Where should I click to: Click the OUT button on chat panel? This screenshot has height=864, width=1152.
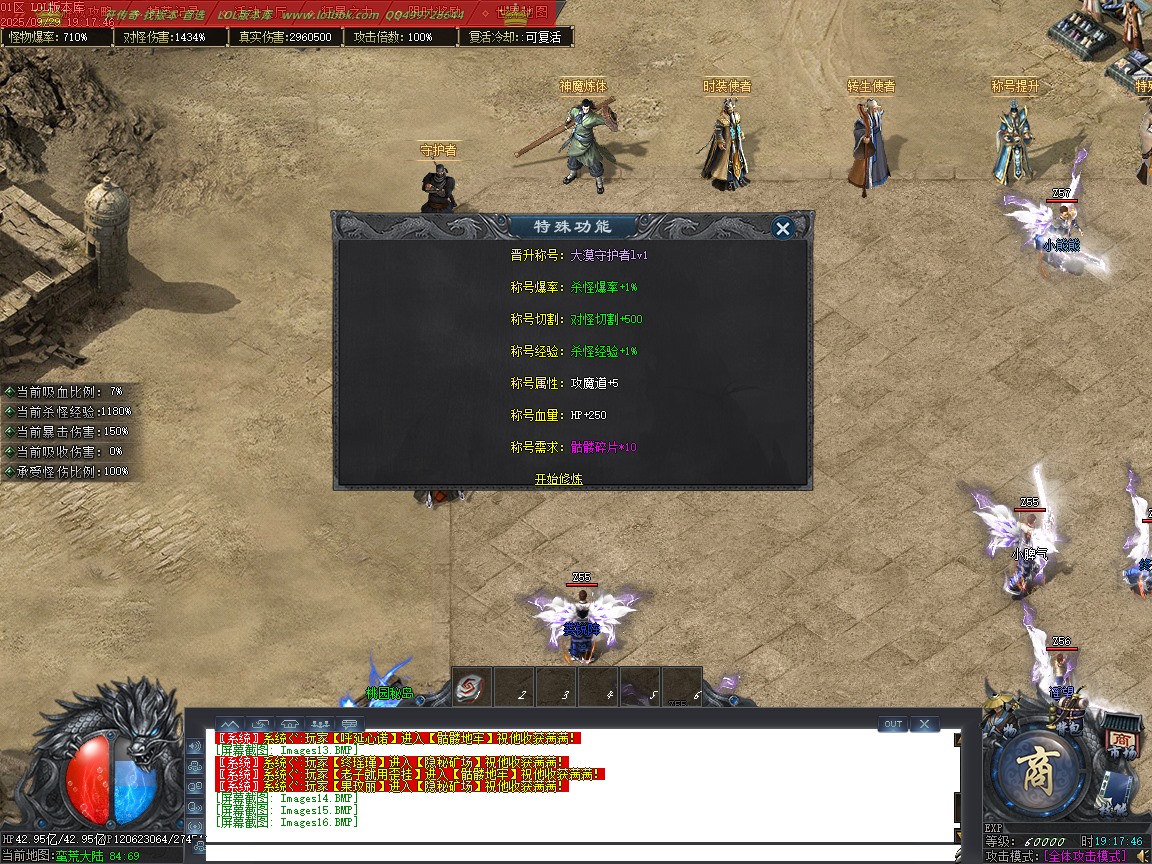click(x=893, y=724)
